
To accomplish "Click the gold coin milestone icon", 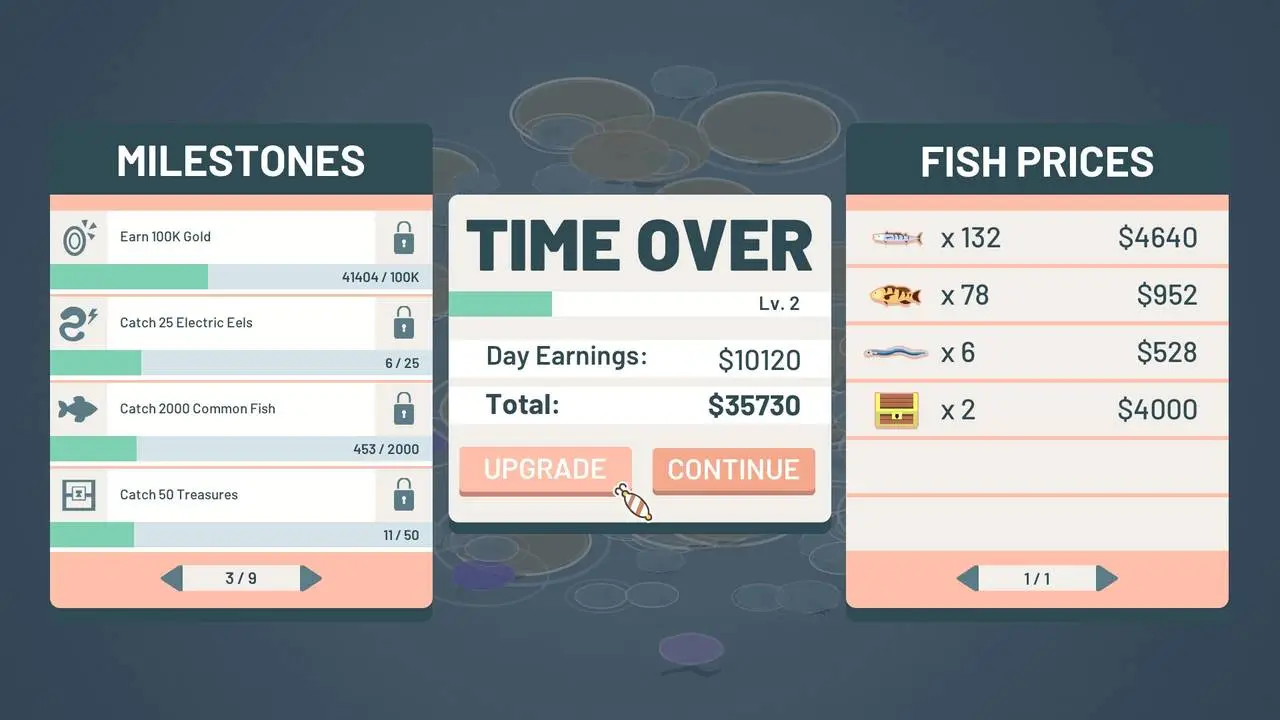I will [x=78, y=237].
